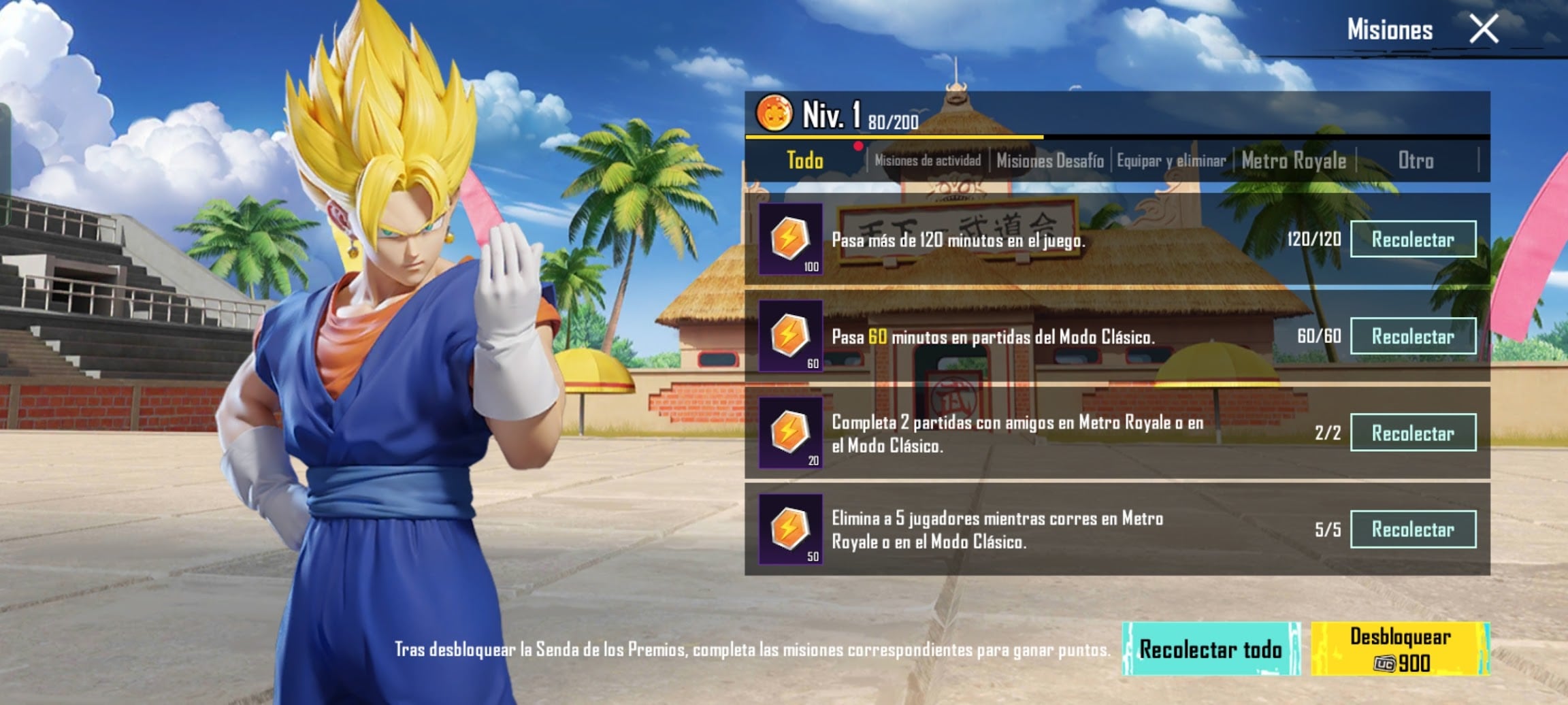The height and width of the screenshot is (705, 1568).
Task: Click the Recolectar todo button
Action: pos(1211,649)
